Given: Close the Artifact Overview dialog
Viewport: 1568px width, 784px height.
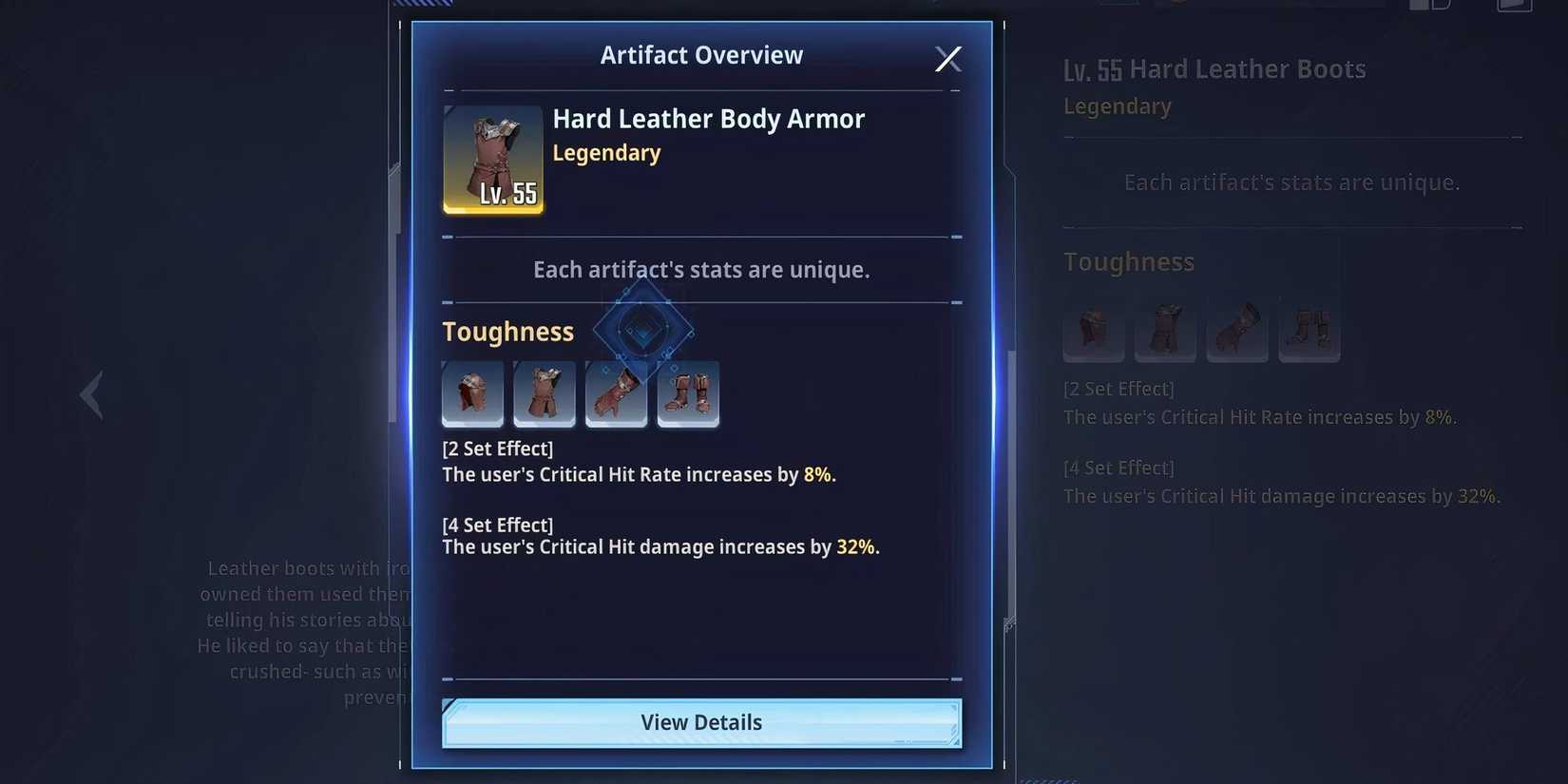Looking at the screenshot, I should (947, 58).
